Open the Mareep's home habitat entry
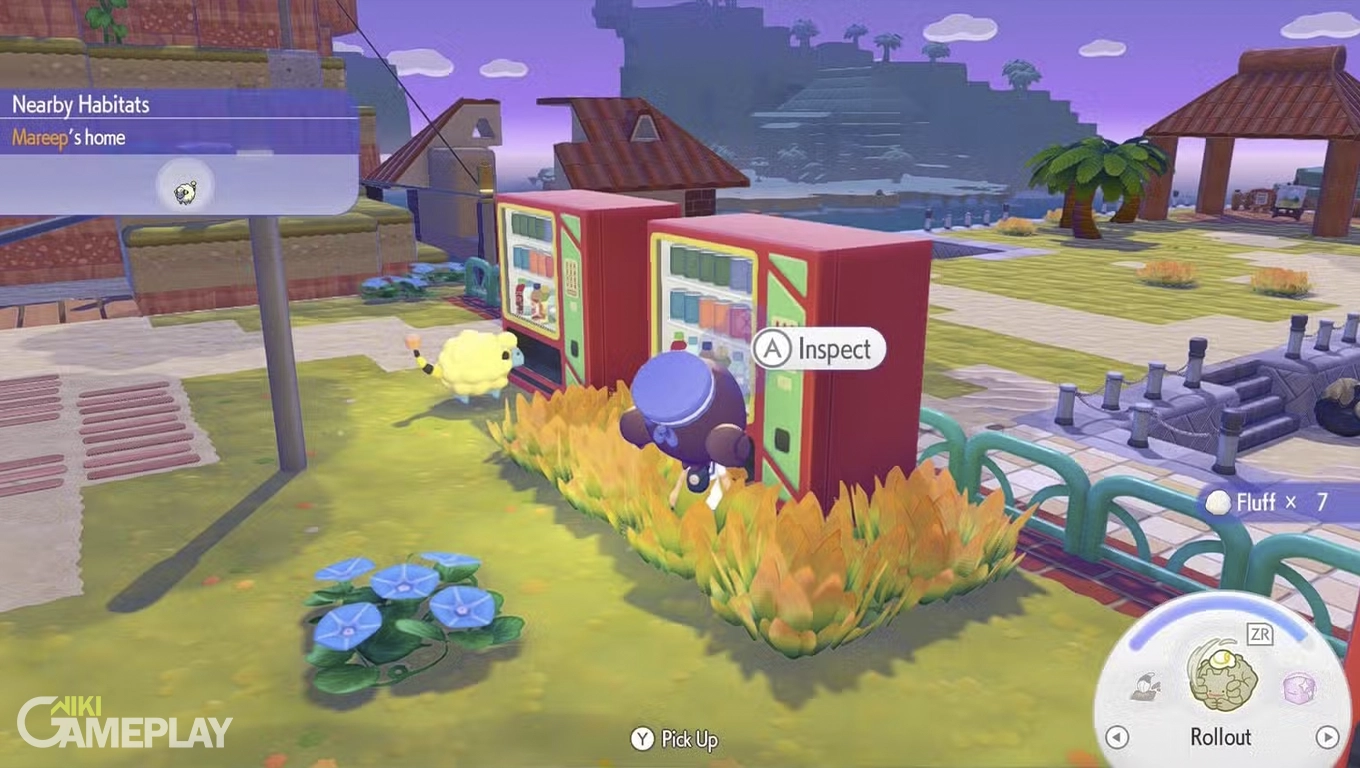 (x=69, y=137)
